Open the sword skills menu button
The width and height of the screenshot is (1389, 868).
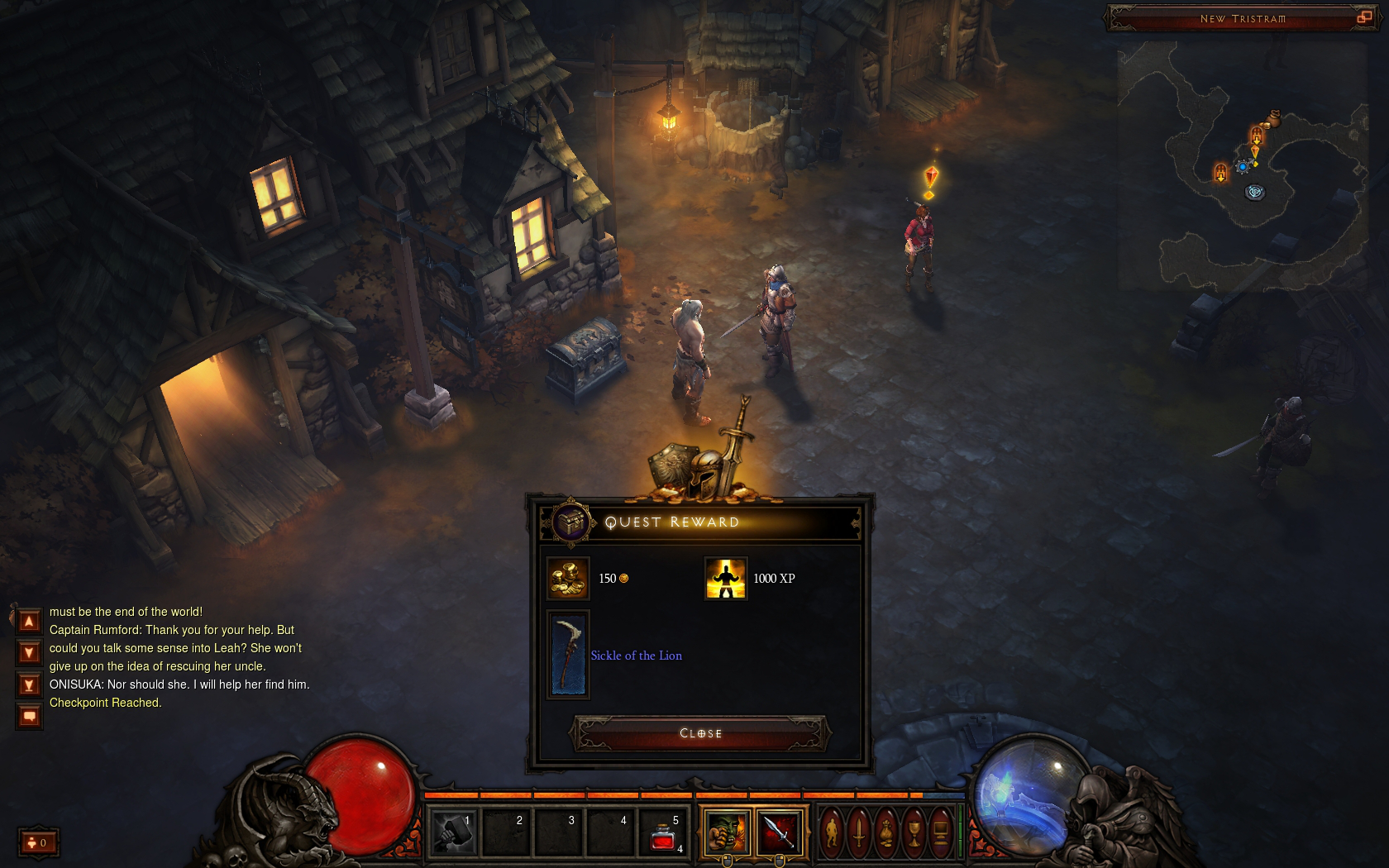tap(859, 832)
